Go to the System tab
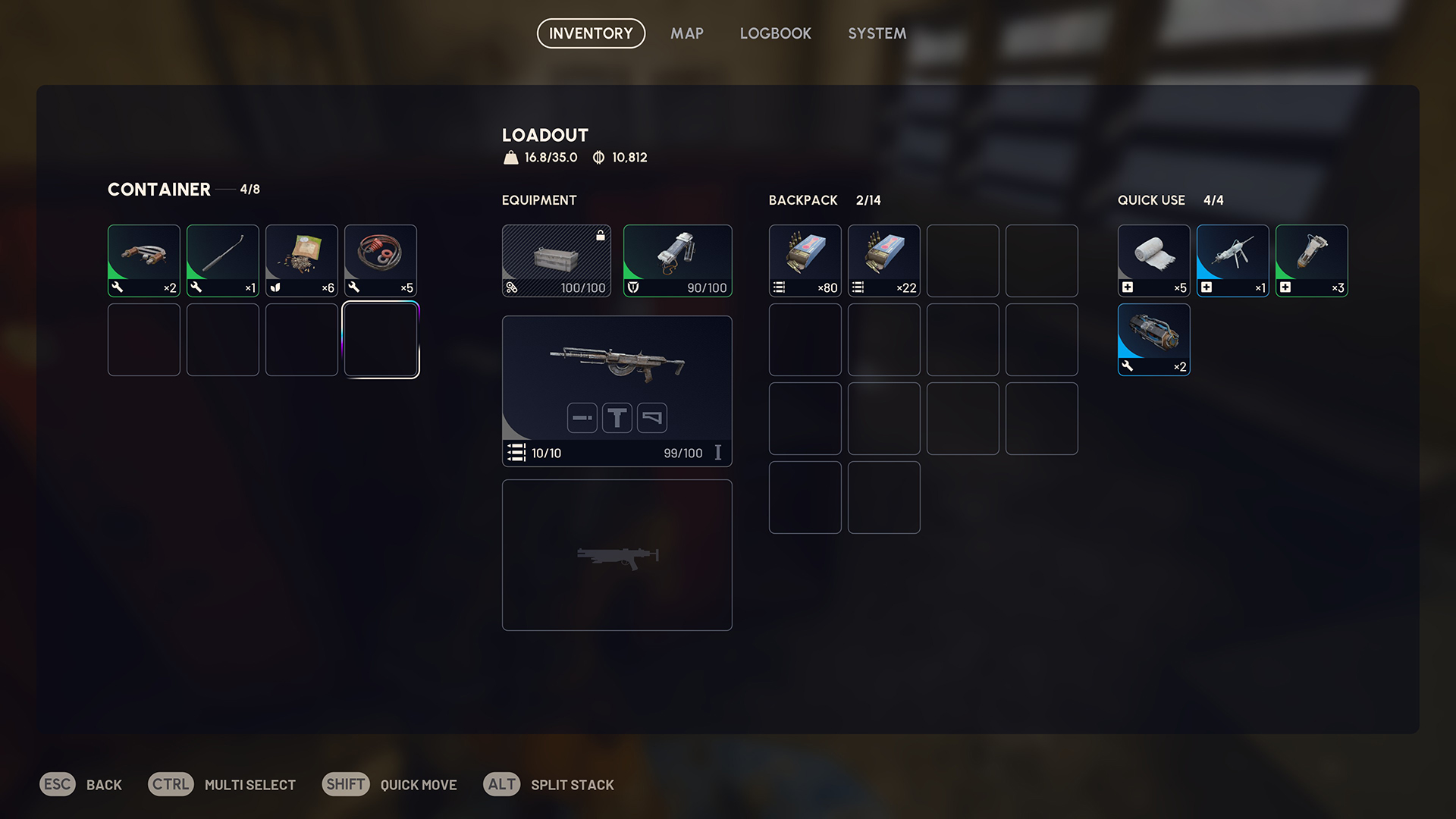 pyautogui.click(x=877, y=33)
